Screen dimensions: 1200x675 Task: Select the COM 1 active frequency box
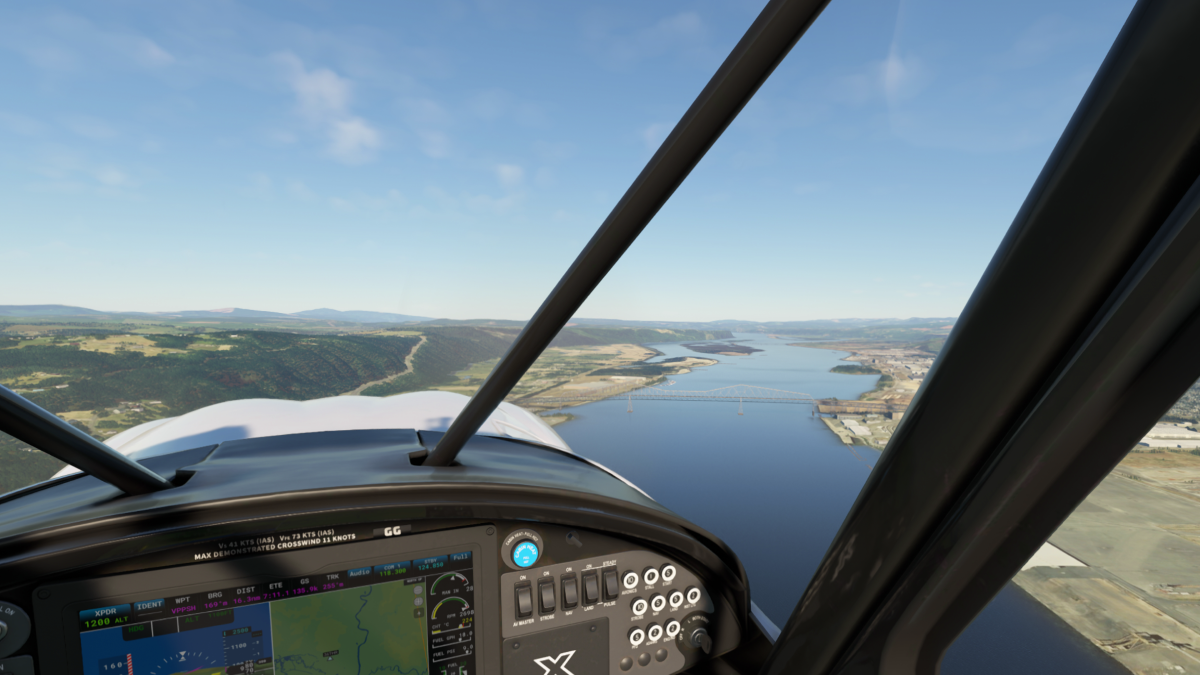[x=392, y=570]
